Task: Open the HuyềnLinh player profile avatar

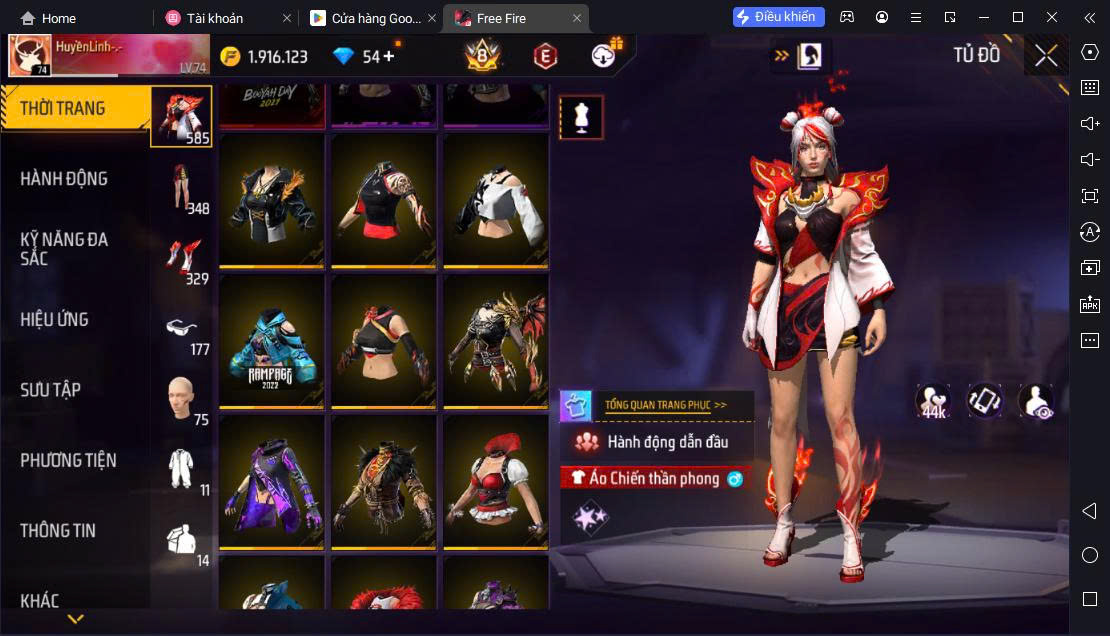Action: point(30,56)
